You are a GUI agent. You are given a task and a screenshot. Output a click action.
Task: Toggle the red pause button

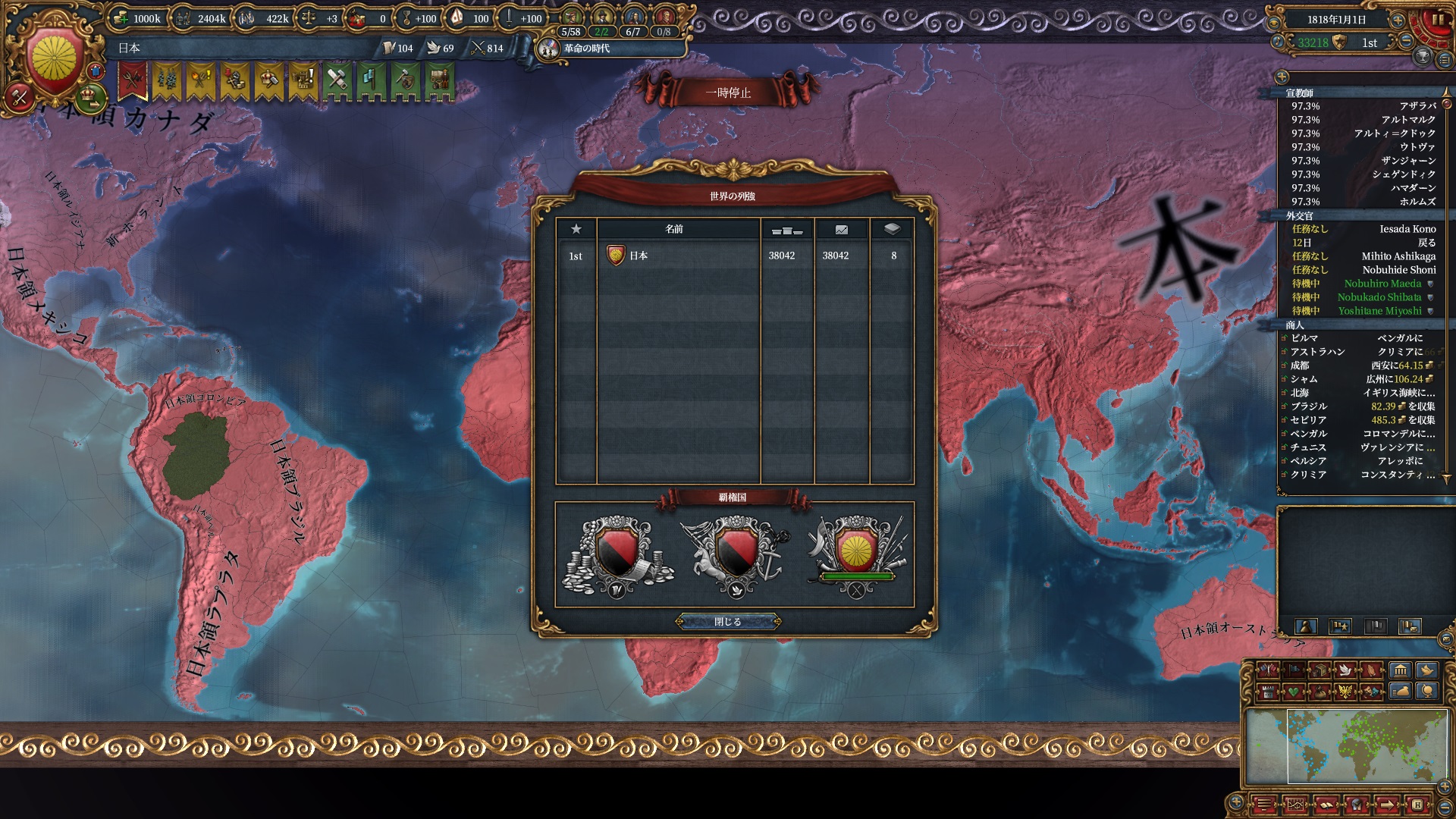pyautogui.click(x=1437, y=20)
